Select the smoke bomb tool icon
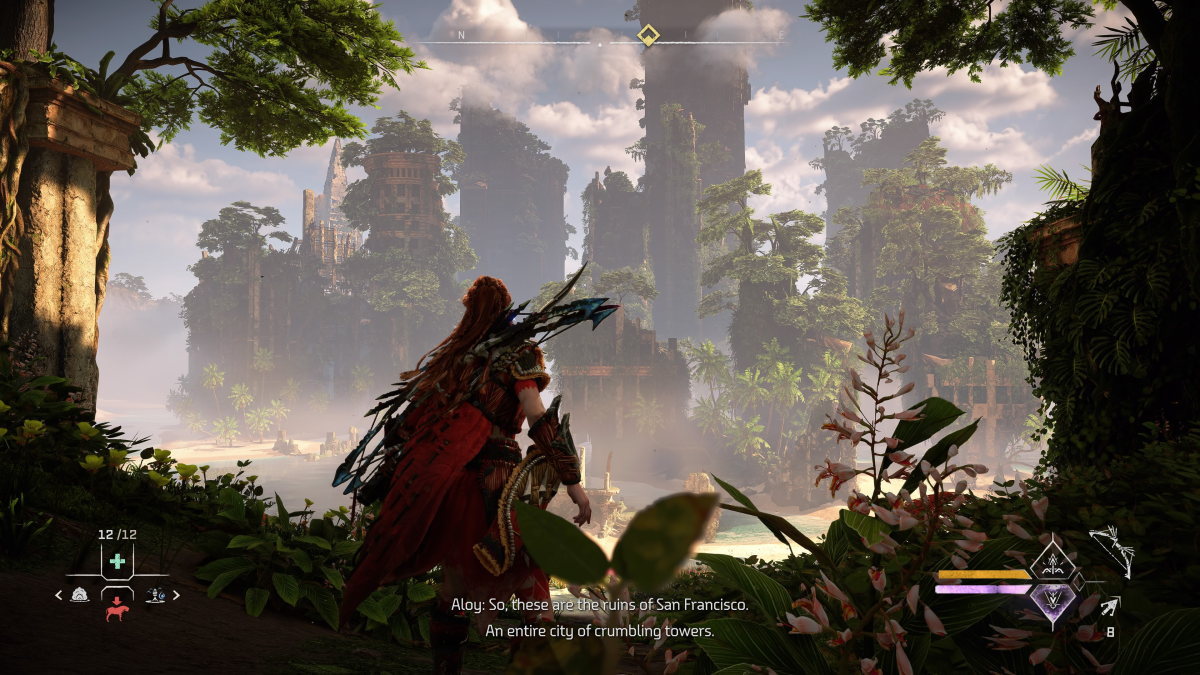 [x=80, y=595]
